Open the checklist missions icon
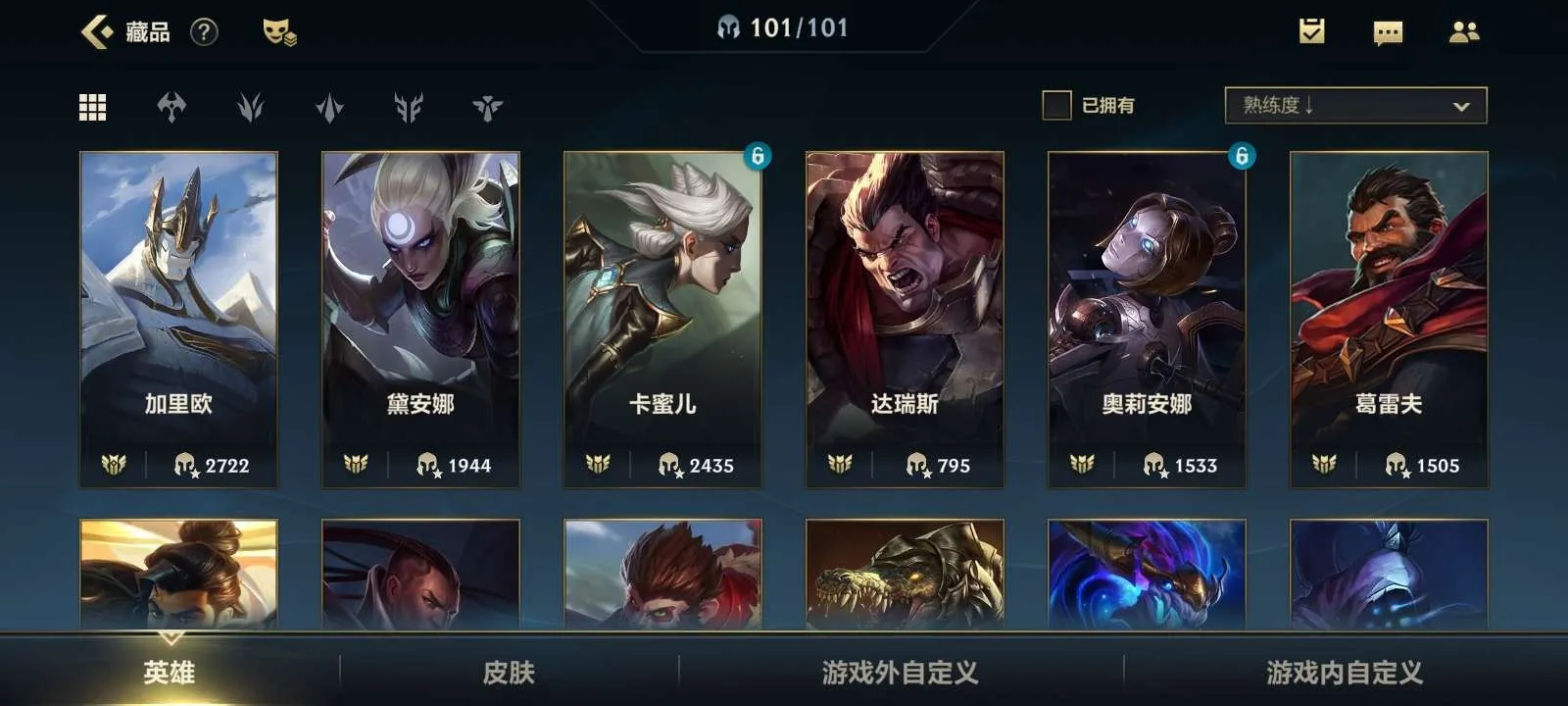The image size is (1568, 706). 1311,32
